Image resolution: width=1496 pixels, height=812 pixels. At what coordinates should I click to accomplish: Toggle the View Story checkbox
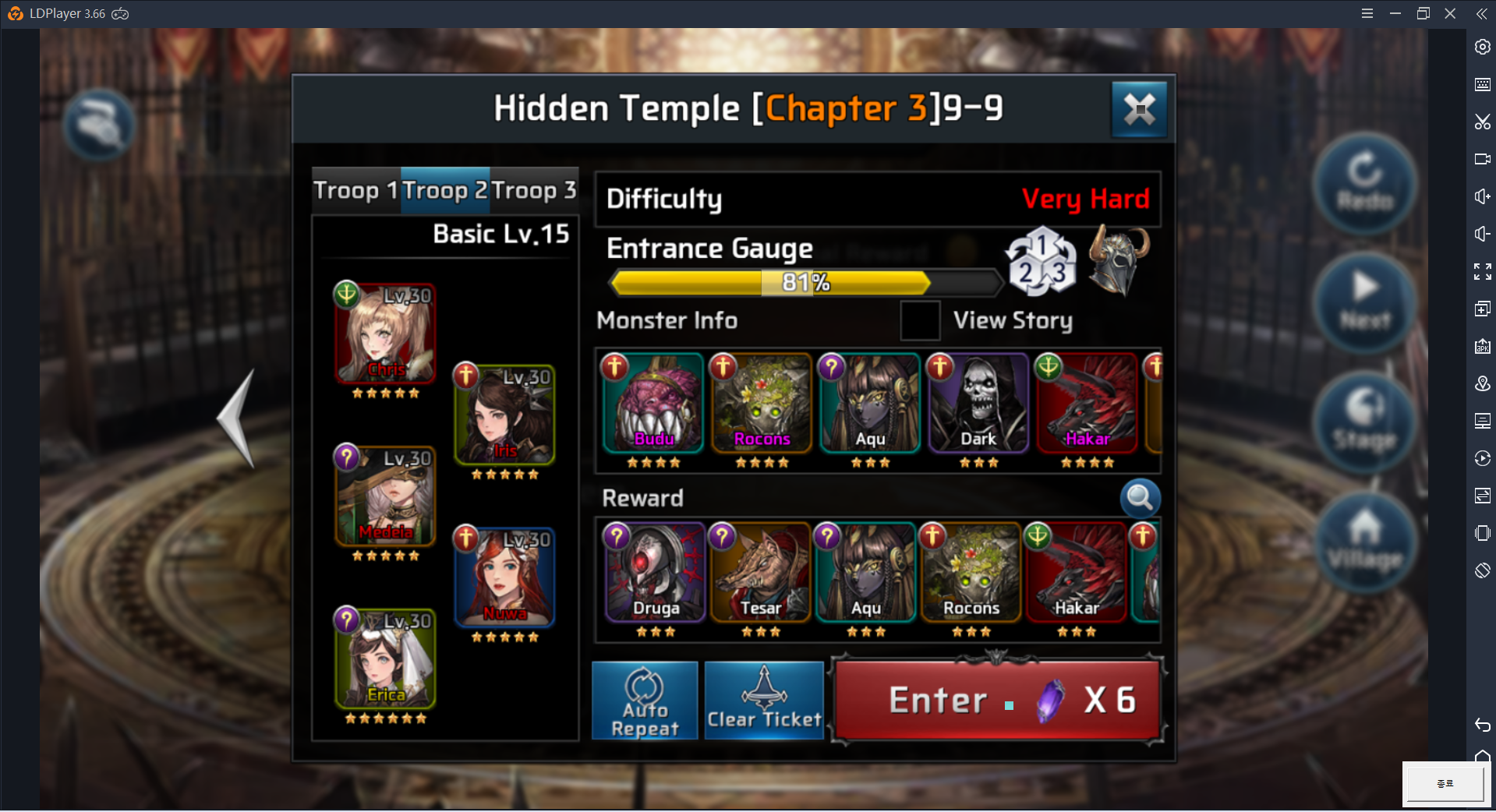(x=920, y=320)
